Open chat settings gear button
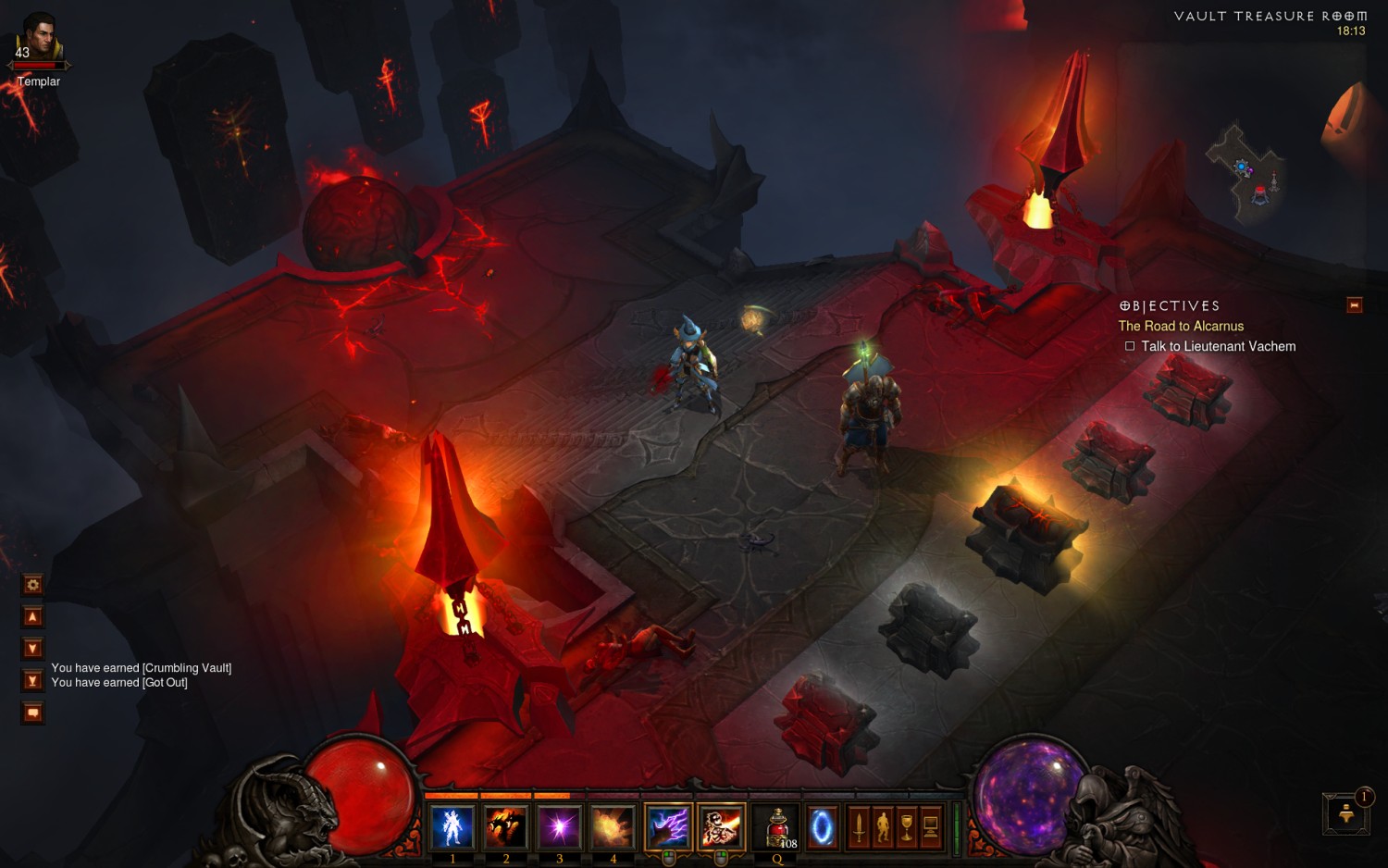Screen dimensions: 1388x868 (x=32, y=585)
